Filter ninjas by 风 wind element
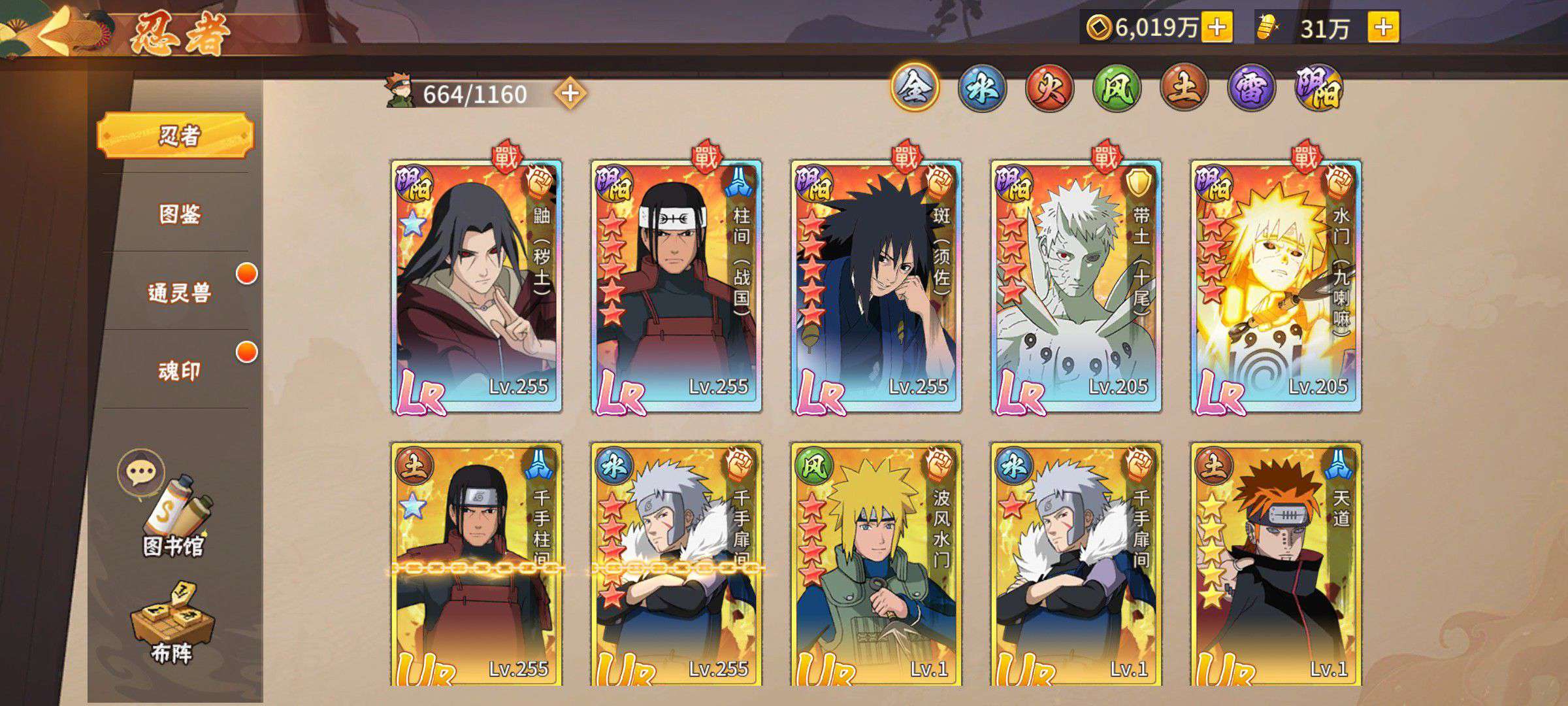Screen dimensions: 1568x706 [x=1117, y=88]
